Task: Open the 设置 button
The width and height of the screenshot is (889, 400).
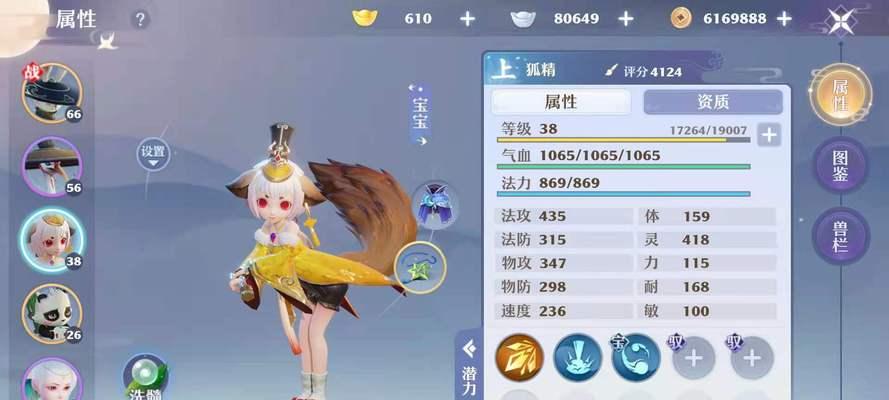Action: (153, 152)
